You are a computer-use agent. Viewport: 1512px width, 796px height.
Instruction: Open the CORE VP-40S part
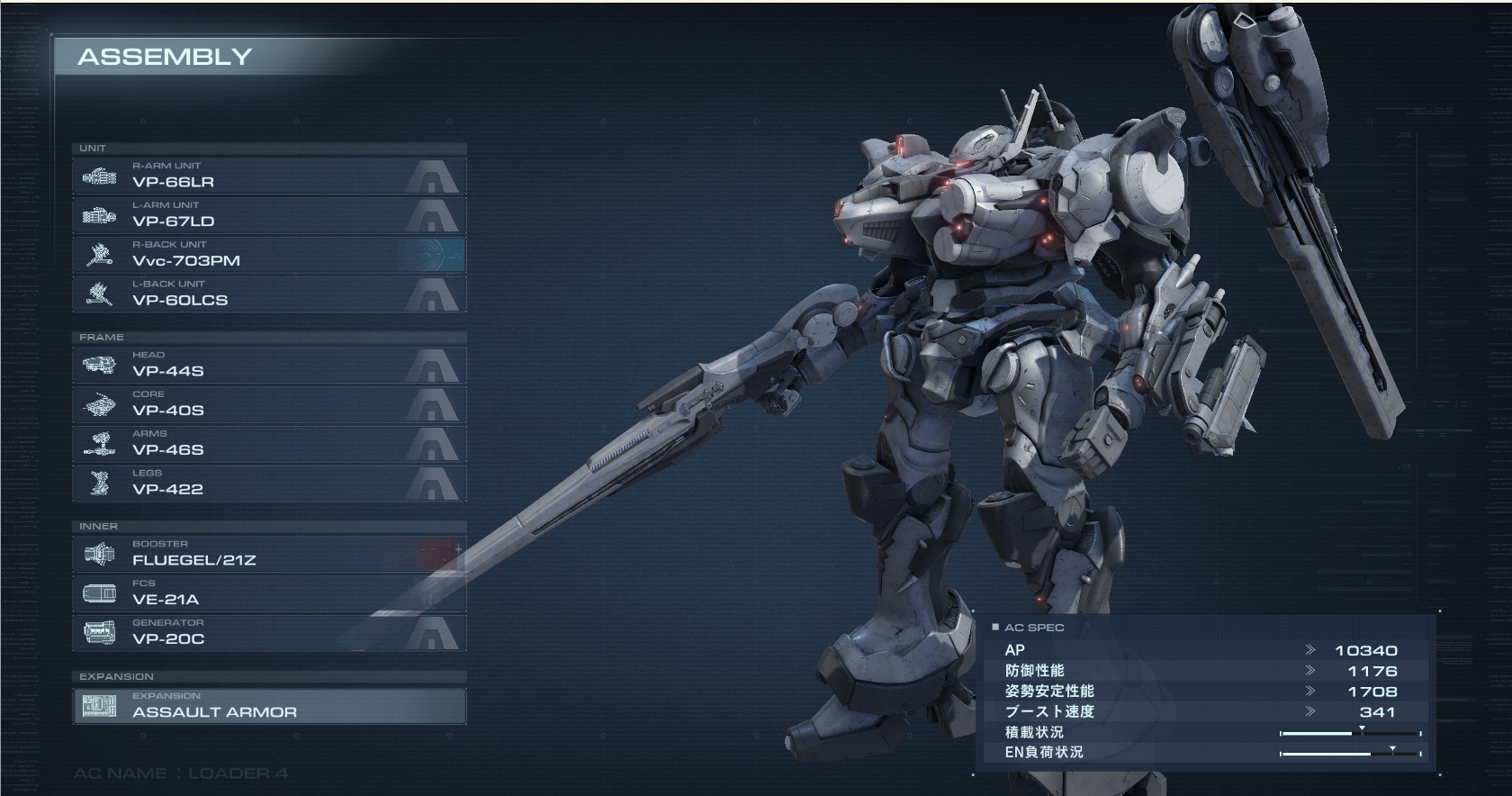point(268,405)
